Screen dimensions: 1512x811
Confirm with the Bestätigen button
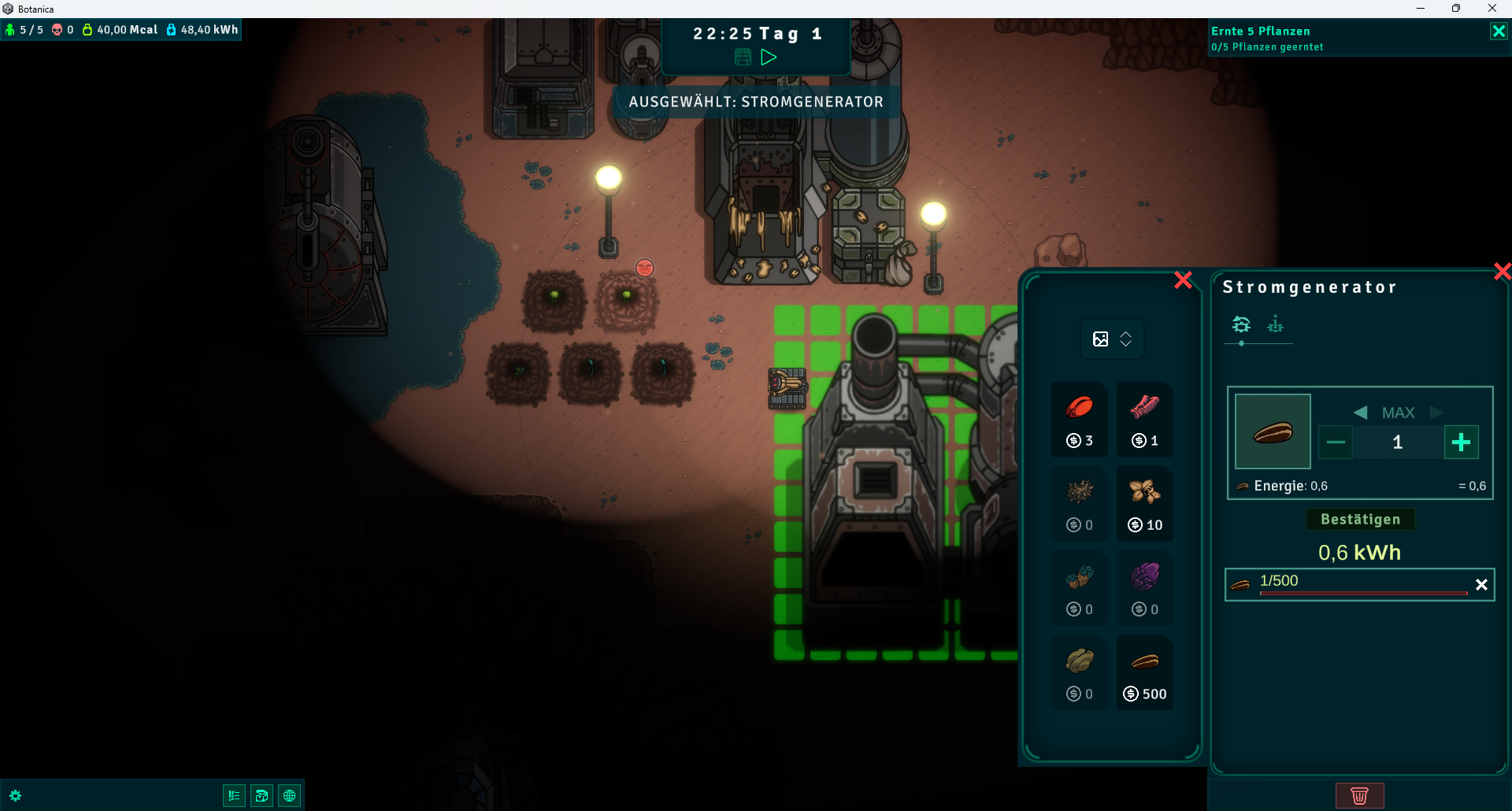pos(1360,520)
